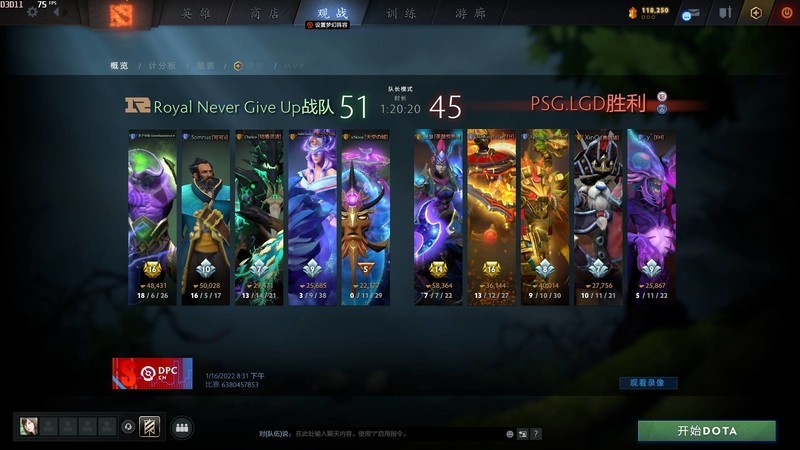Open the 游廊 (Arcade) tab

(471, 13)
